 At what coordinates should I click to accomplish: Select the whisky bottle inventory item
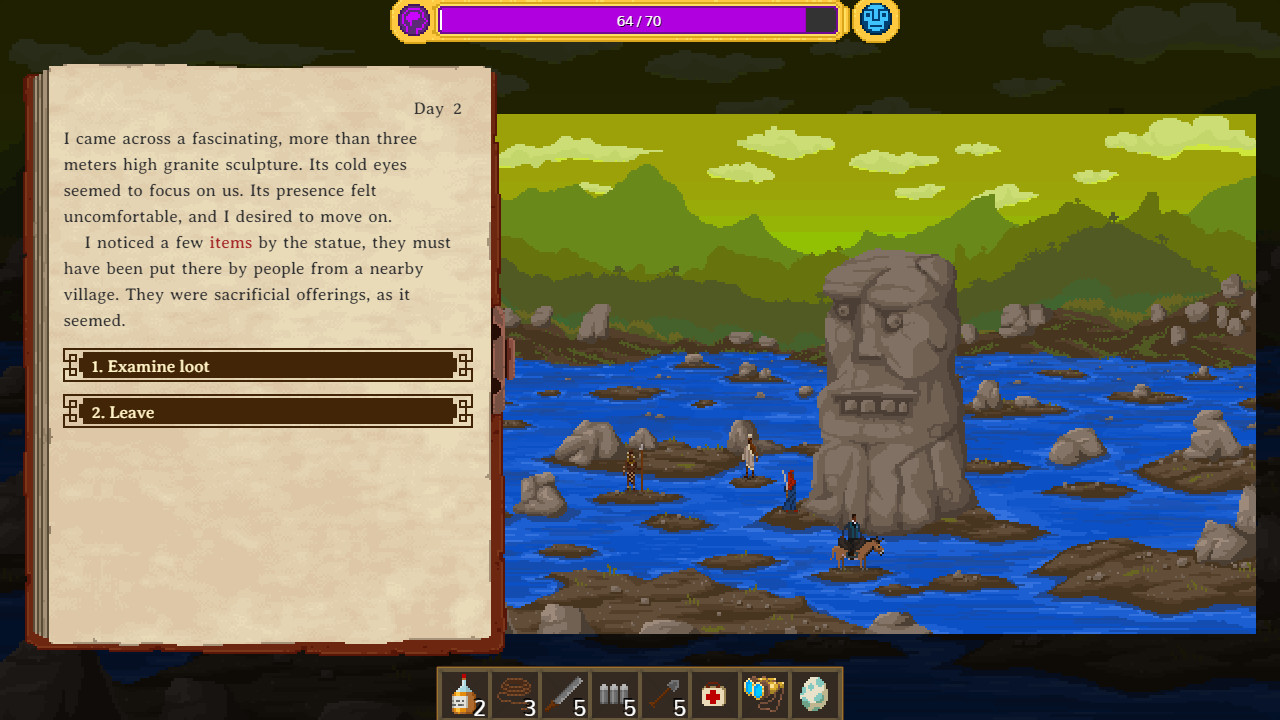tap(463, 695)
